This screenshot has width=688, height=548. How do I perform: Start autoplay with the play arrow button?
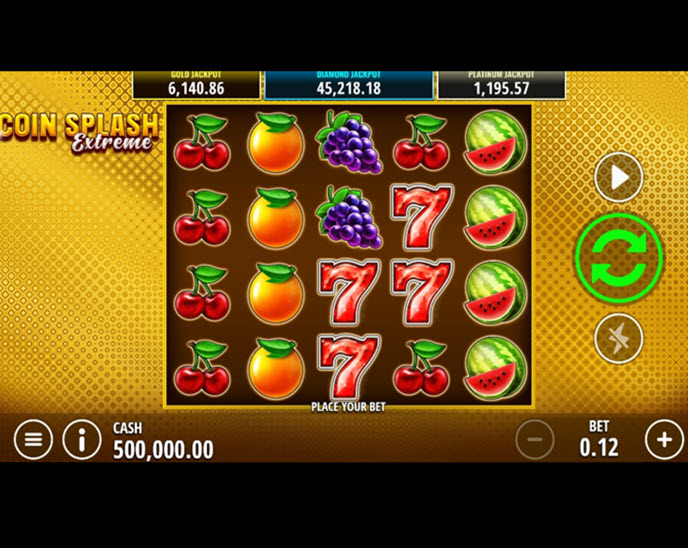pos(619,178)
